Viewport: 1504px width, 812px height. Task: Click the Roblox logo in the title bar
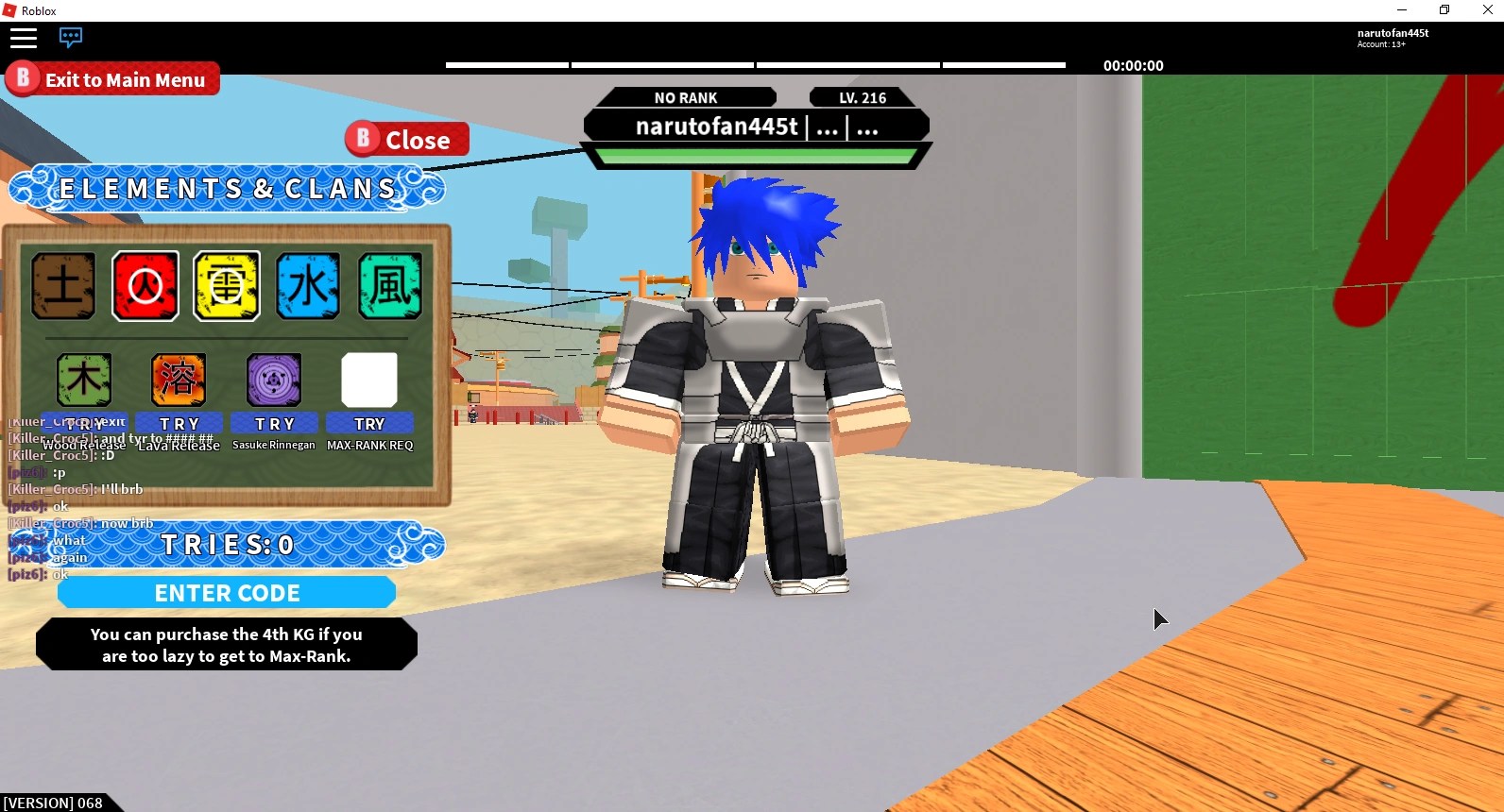tap(10, 10)
